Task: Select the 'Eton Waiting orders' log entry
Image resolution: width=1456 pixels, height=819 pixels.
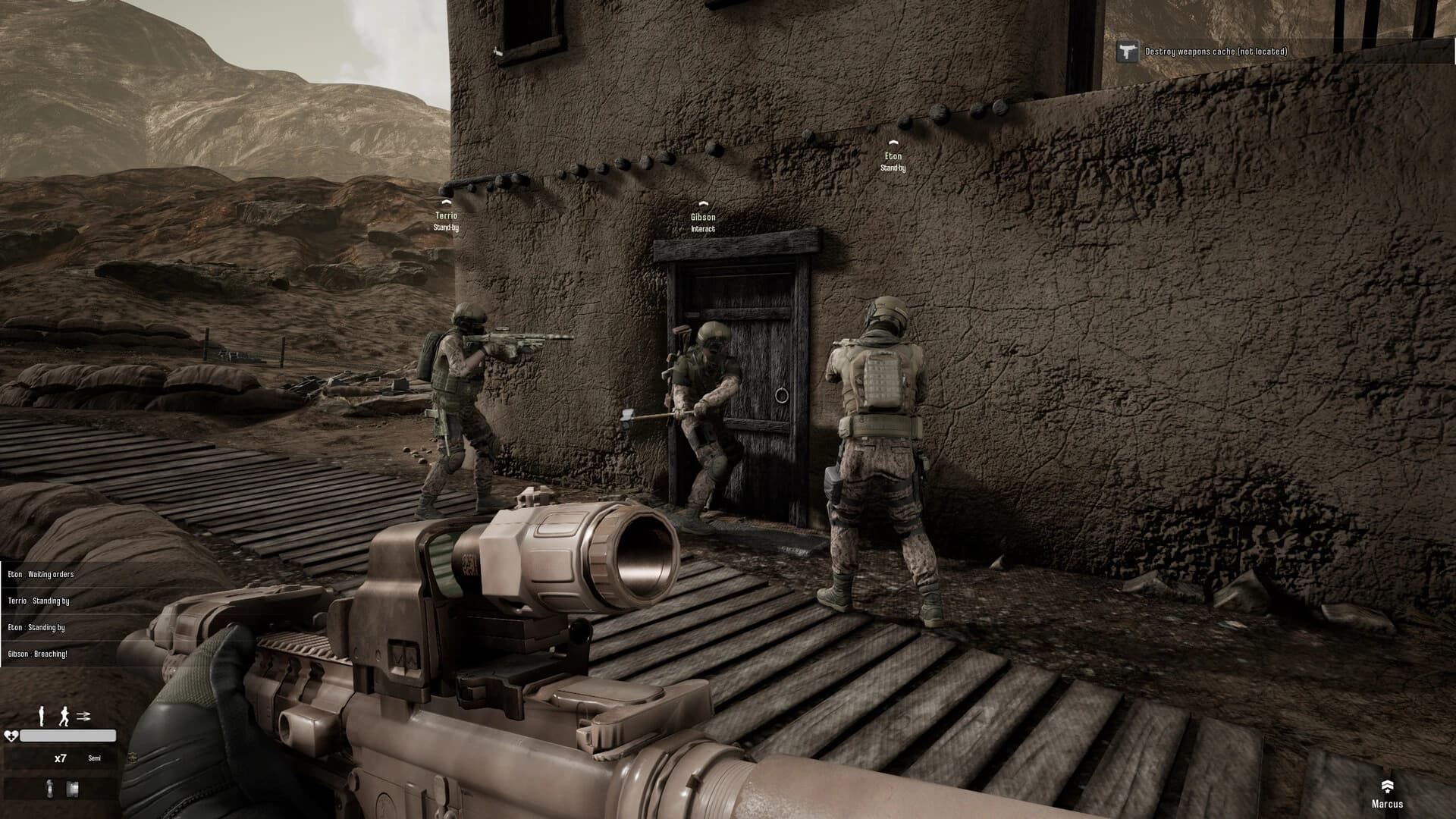Action: click(41, 574)
